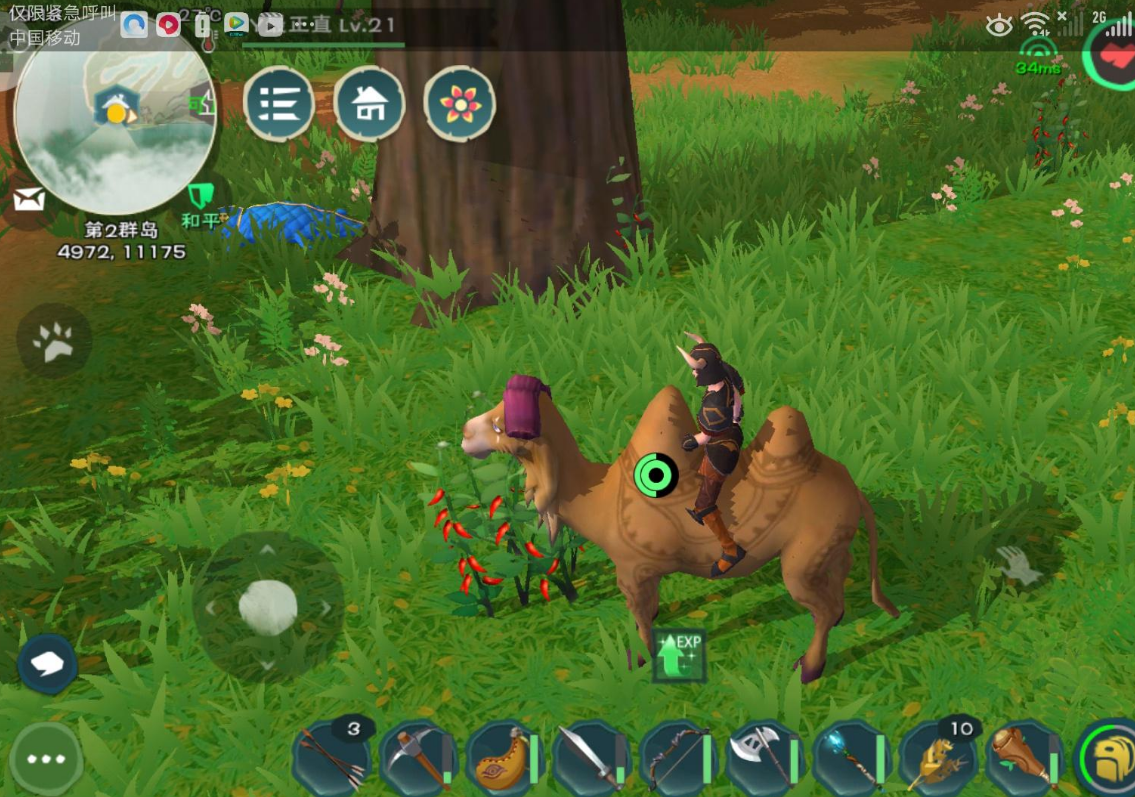Tap the paw print pet button
Screen dimensions: 1135x797
pyautogui.click(x=54, y=342)
